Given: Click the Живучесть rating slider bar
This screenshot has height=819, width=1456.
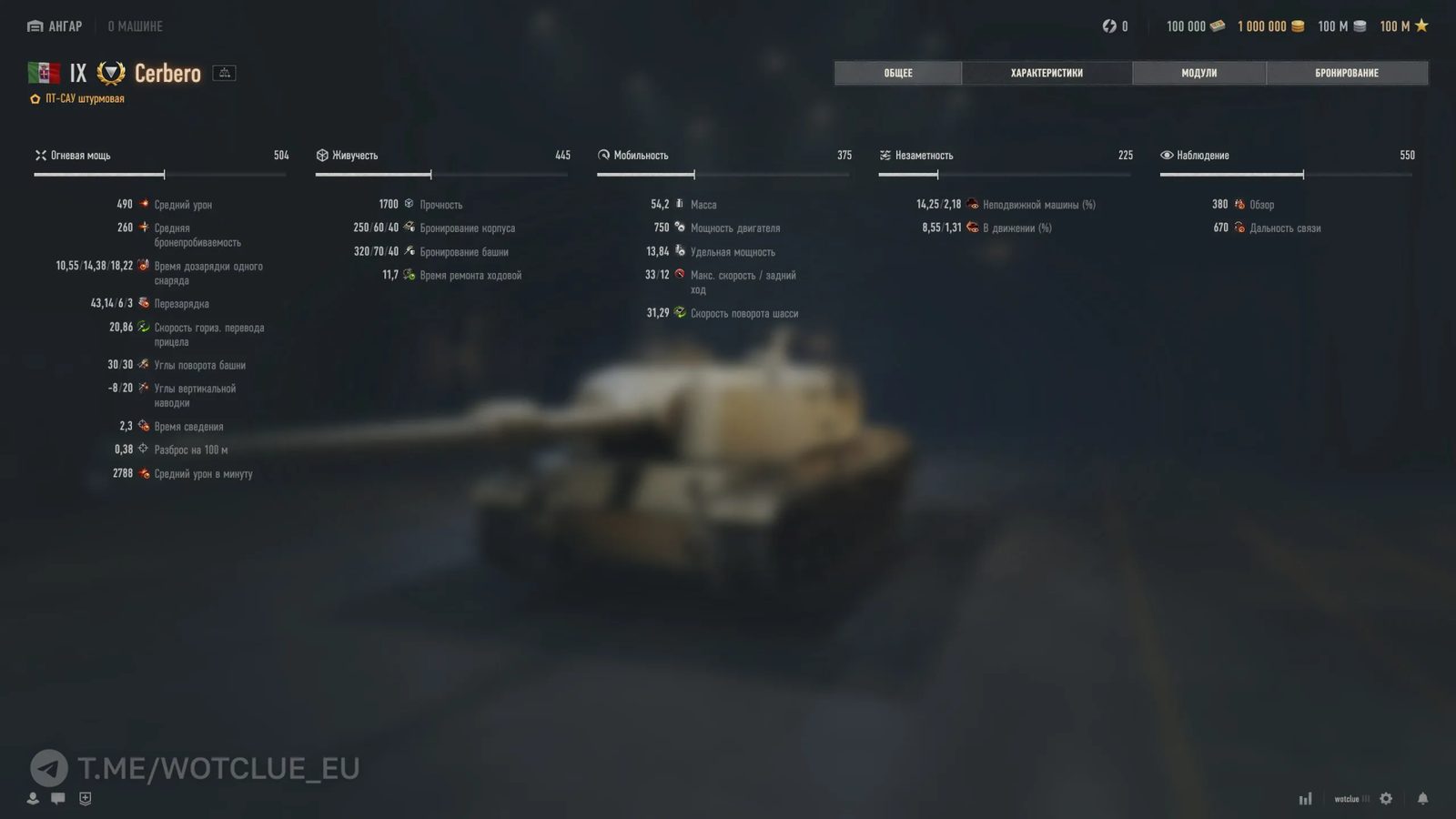Looking at the screenshot, I should pos(442,172).
